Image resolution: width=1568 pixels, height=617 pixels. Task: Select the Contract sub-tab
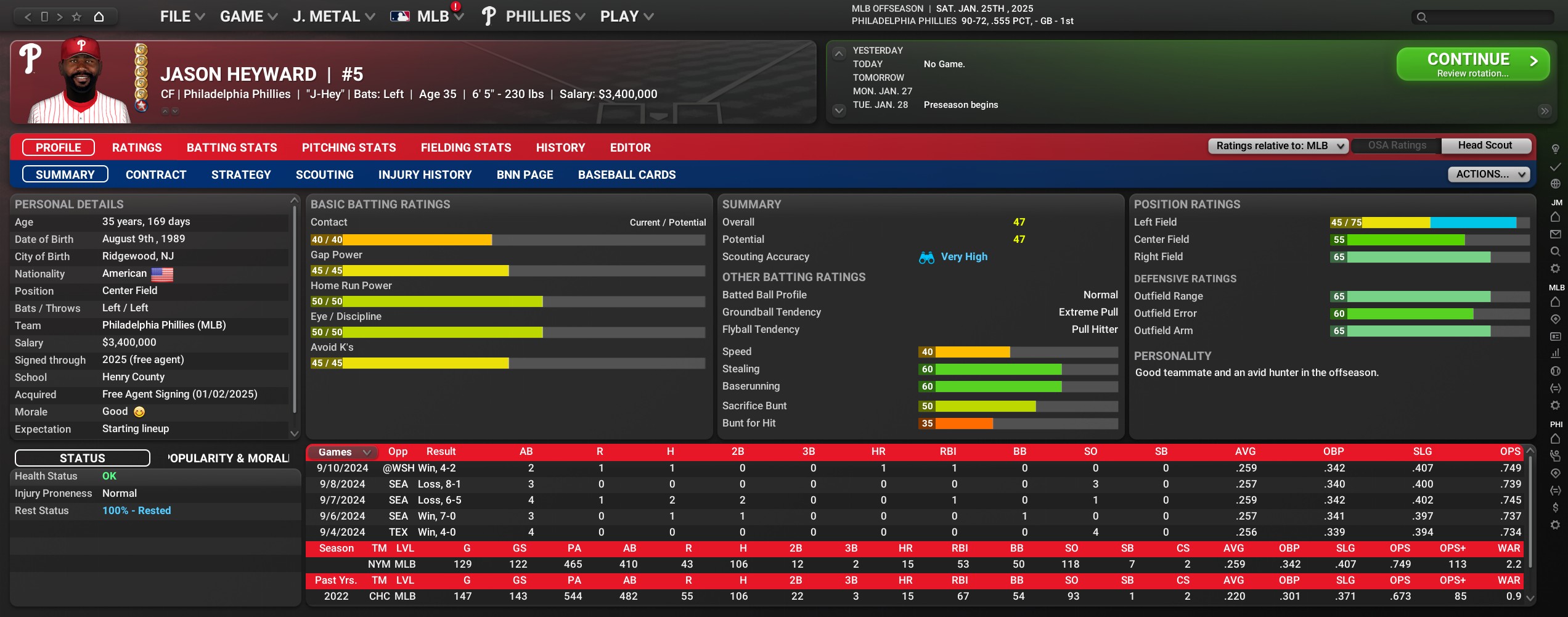pyautogui.click(x=156, y=175)
